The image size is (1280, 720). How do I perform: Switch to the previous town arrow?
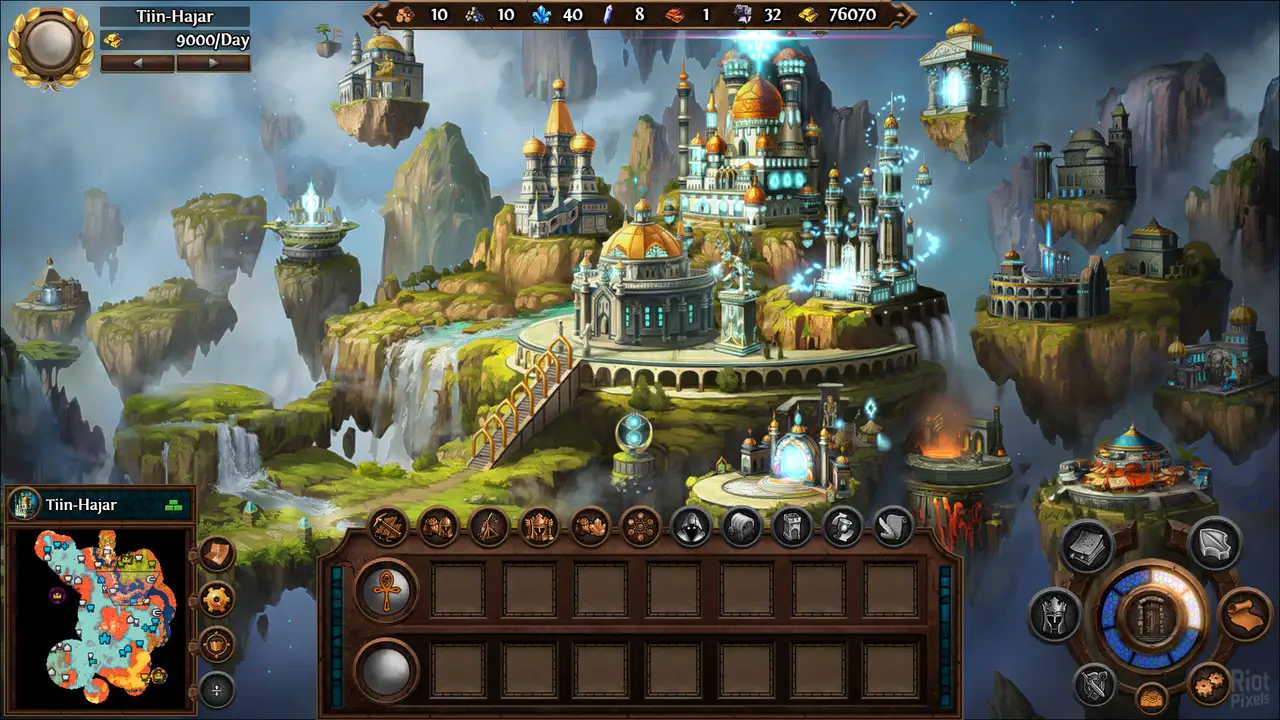pos(138,63)
